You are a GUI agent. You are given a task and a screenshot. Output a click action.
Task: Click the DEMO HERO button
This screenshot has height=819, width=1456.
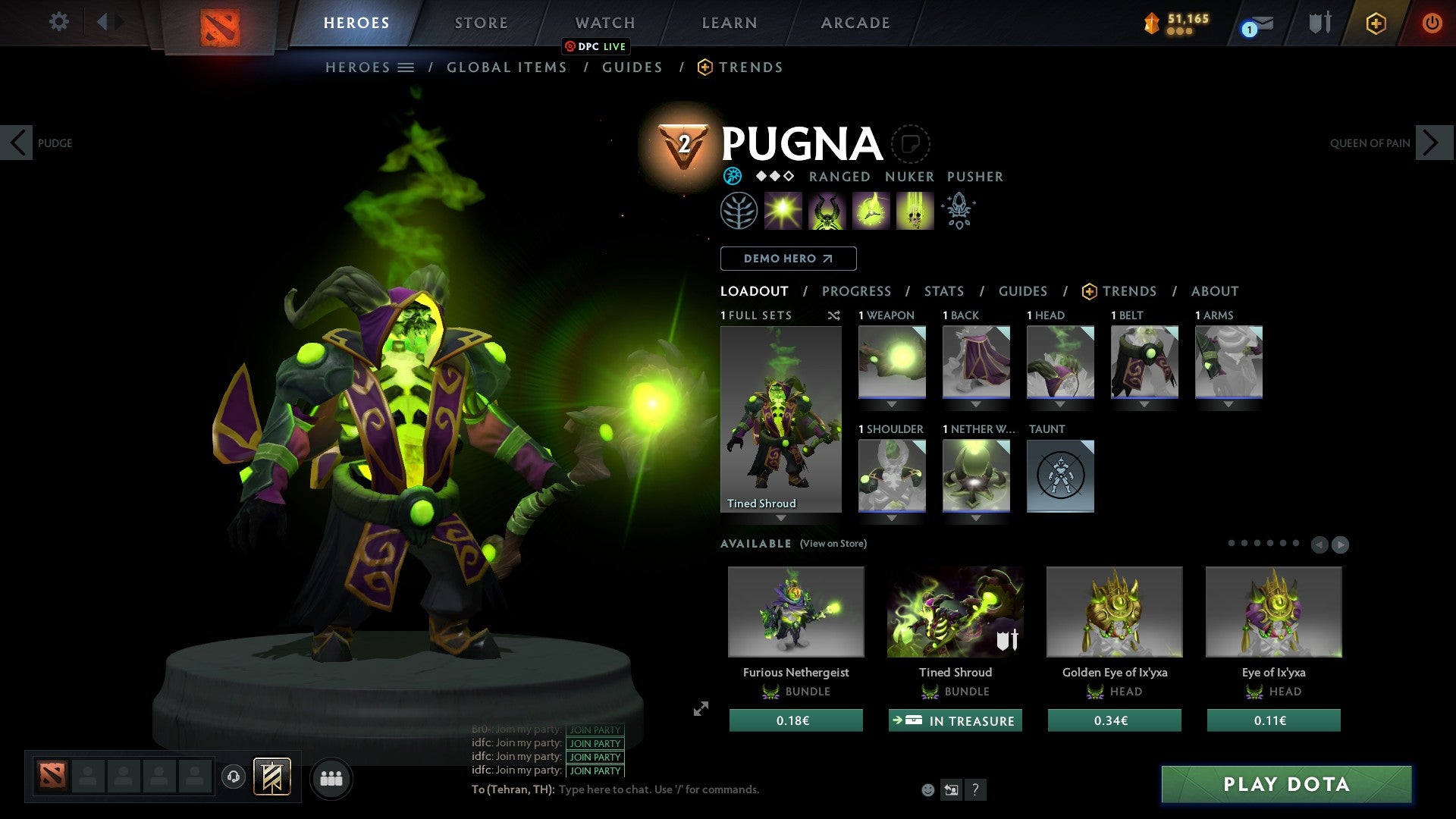(787, 258)
